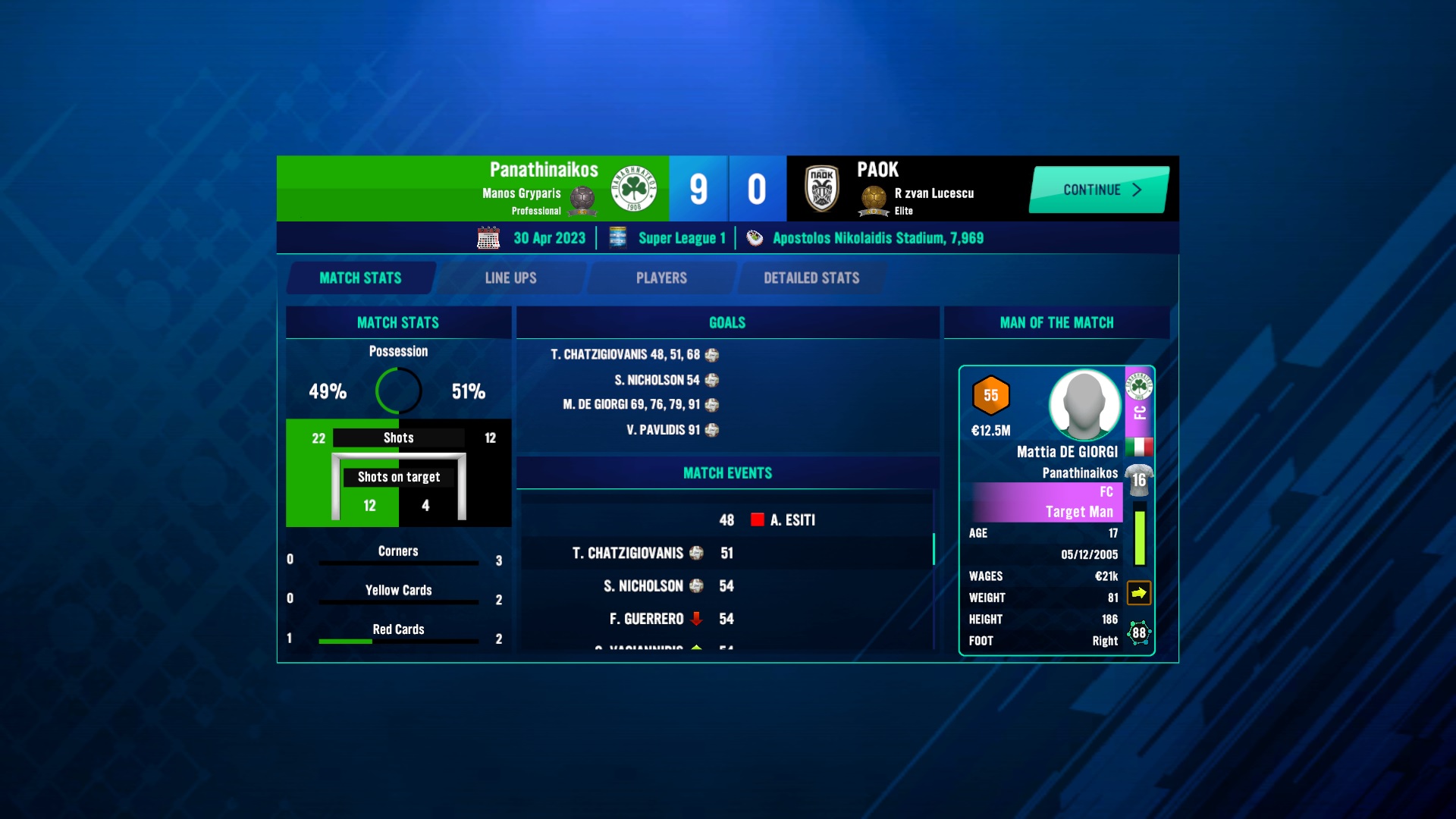Switch to the Line Ups tab
The height and width of the screenshot is (819, 1456).
(x=510, y=278)
